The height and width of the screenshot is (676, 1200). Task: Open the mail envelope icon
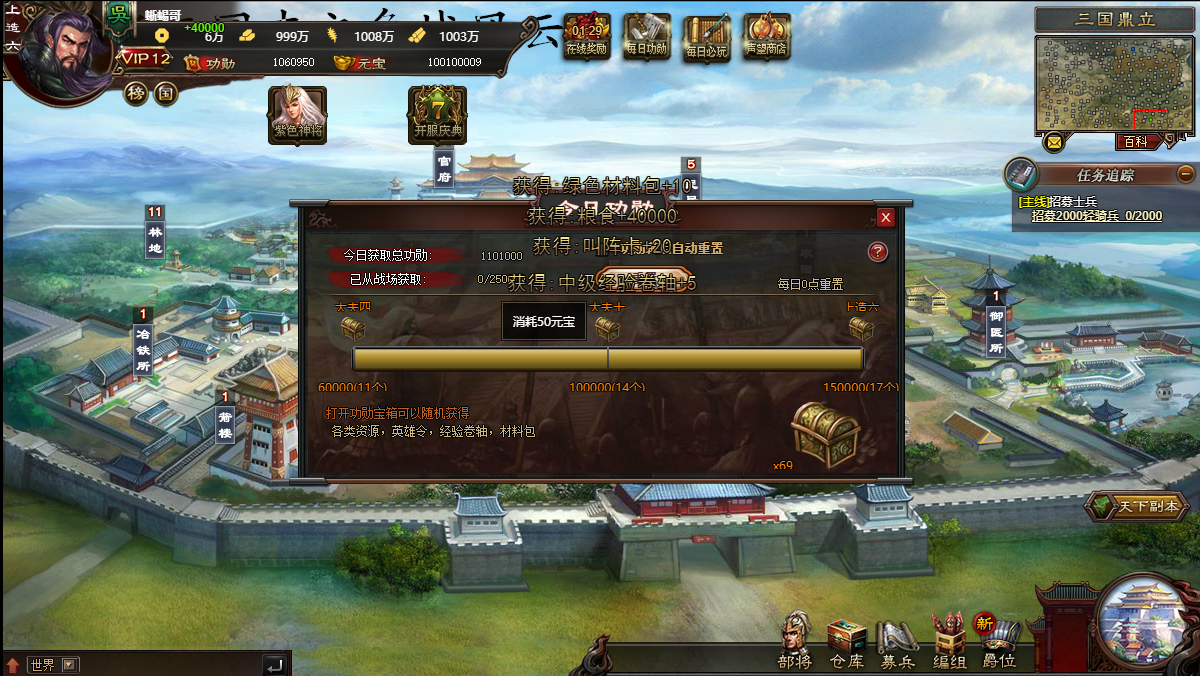click(x=1053, y=142)
